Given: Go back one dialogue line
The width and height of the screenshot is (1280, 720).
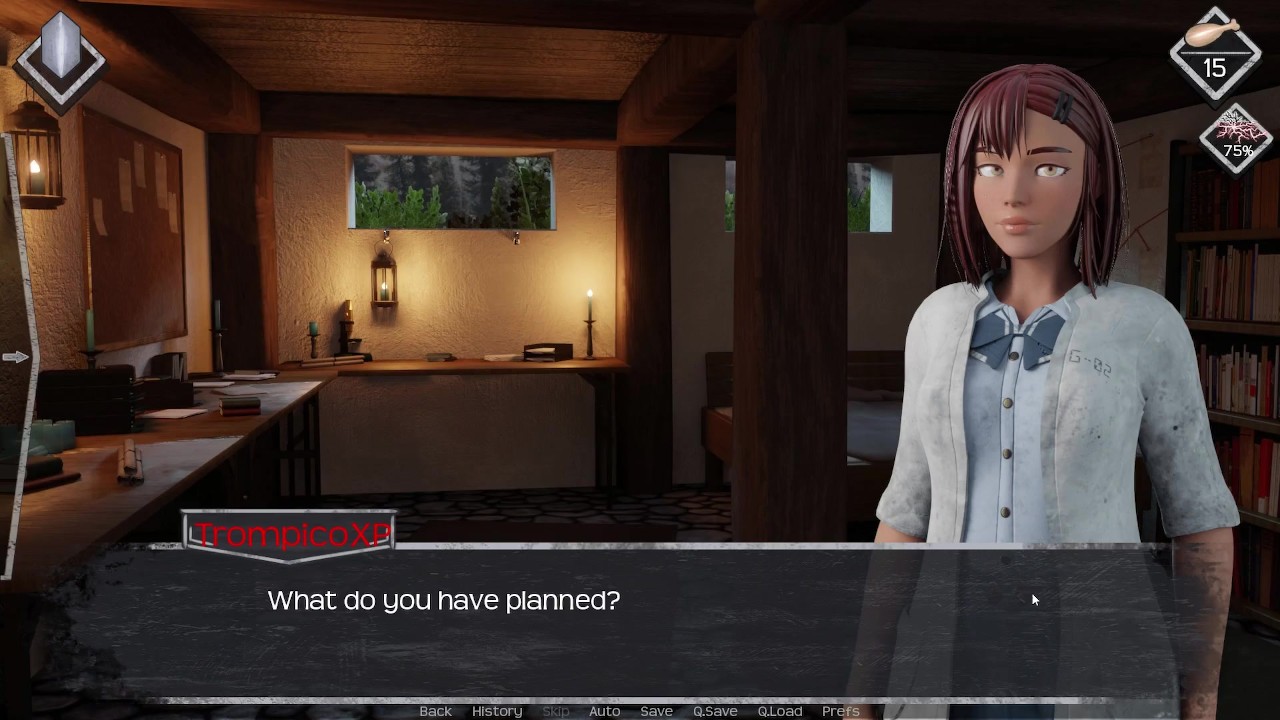Looking at the screenshot, I should (435, 711).
